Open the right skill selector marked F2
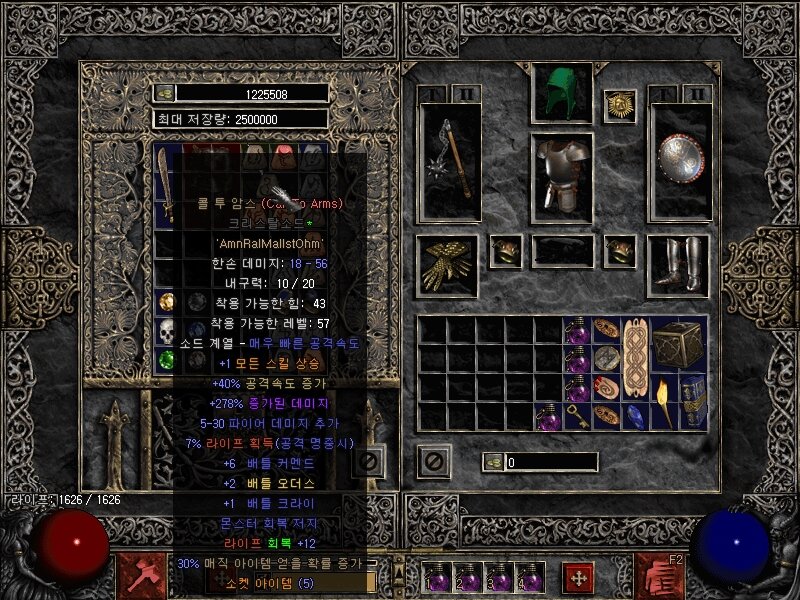Screen dimensions: 800x600 pos(660,574)
